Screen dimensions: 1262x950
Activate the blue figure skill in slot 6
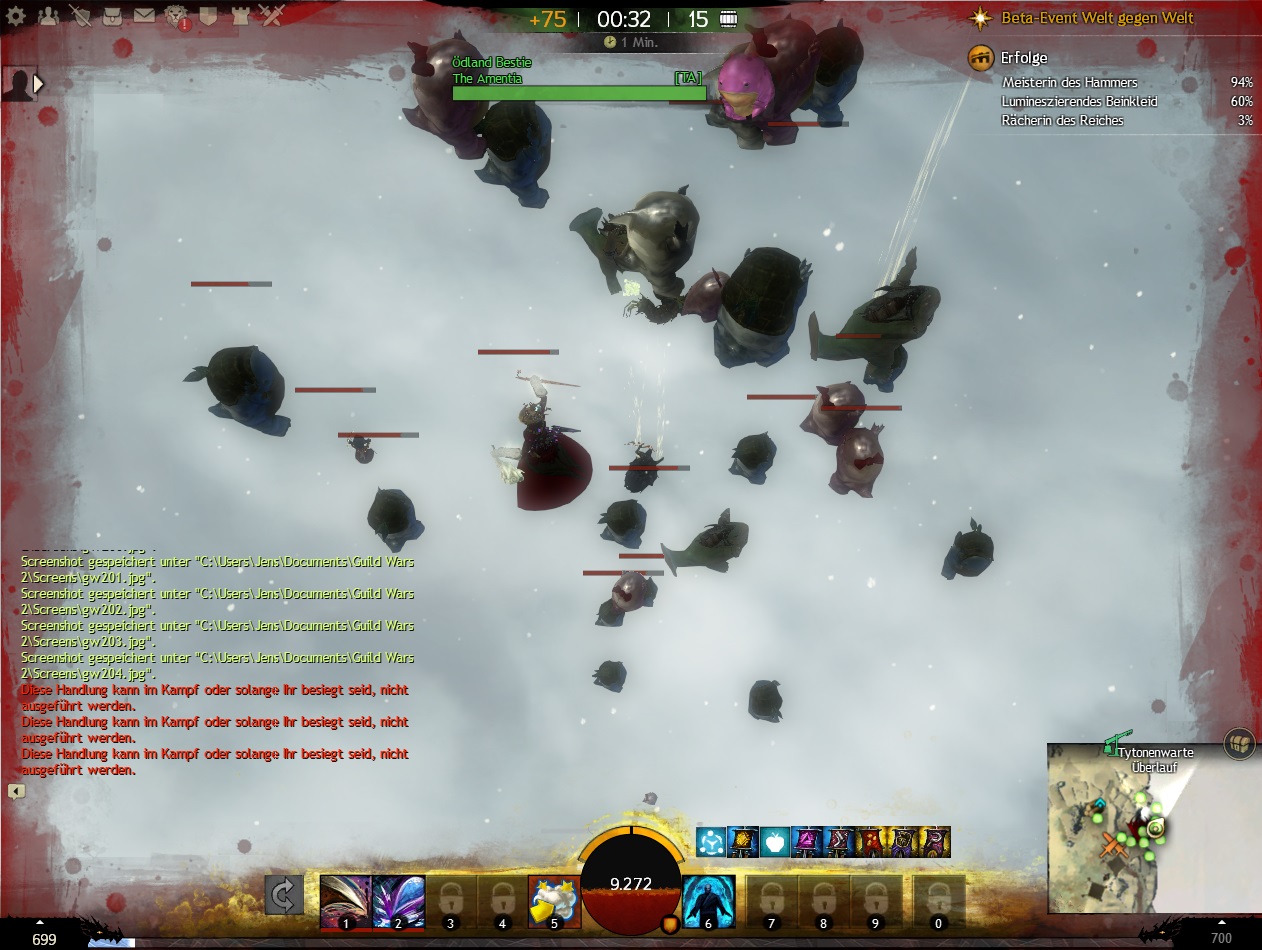coord(709,902)
